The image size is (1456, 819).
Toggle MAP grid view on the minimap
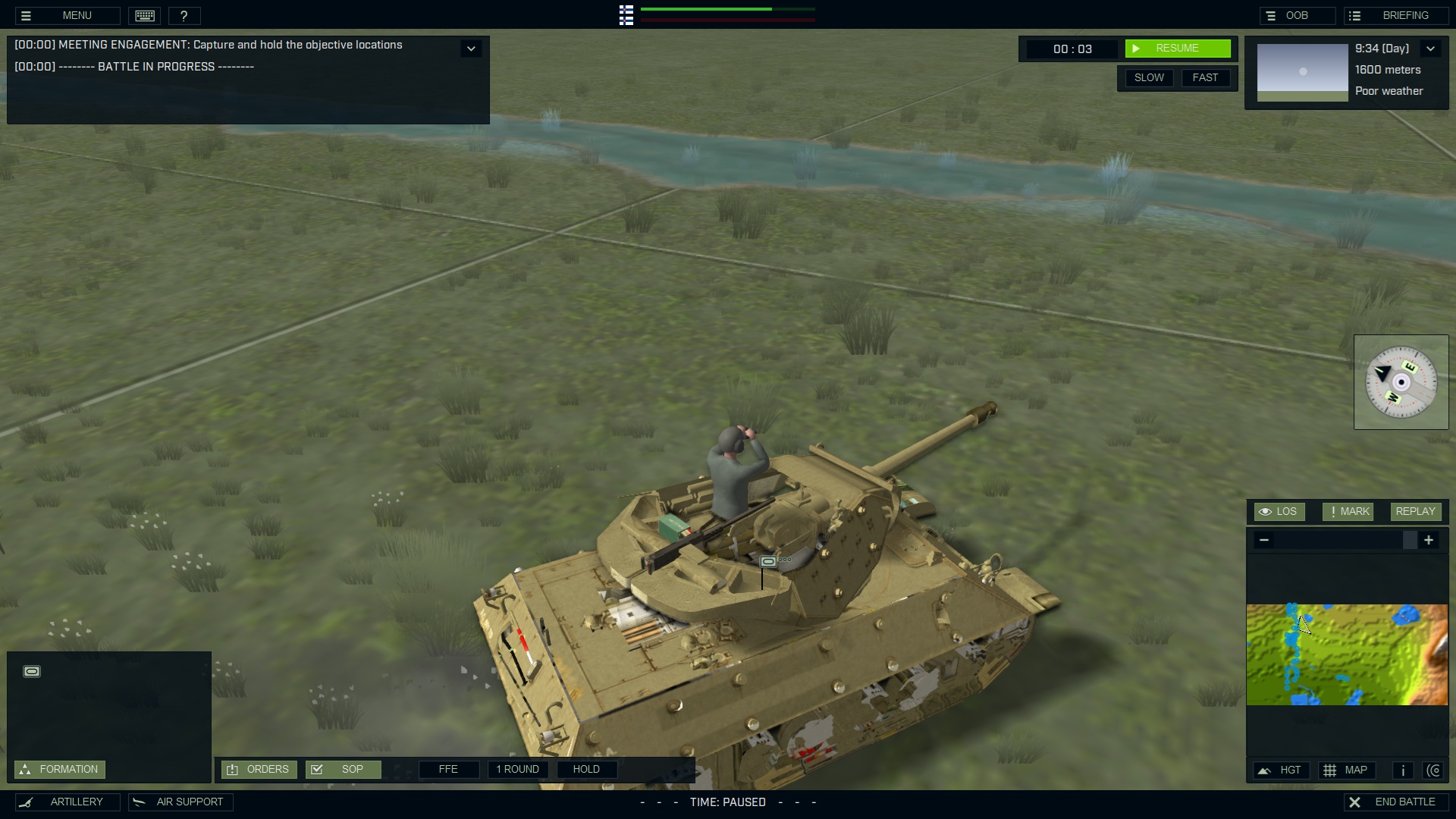(x=1348, y=770)
